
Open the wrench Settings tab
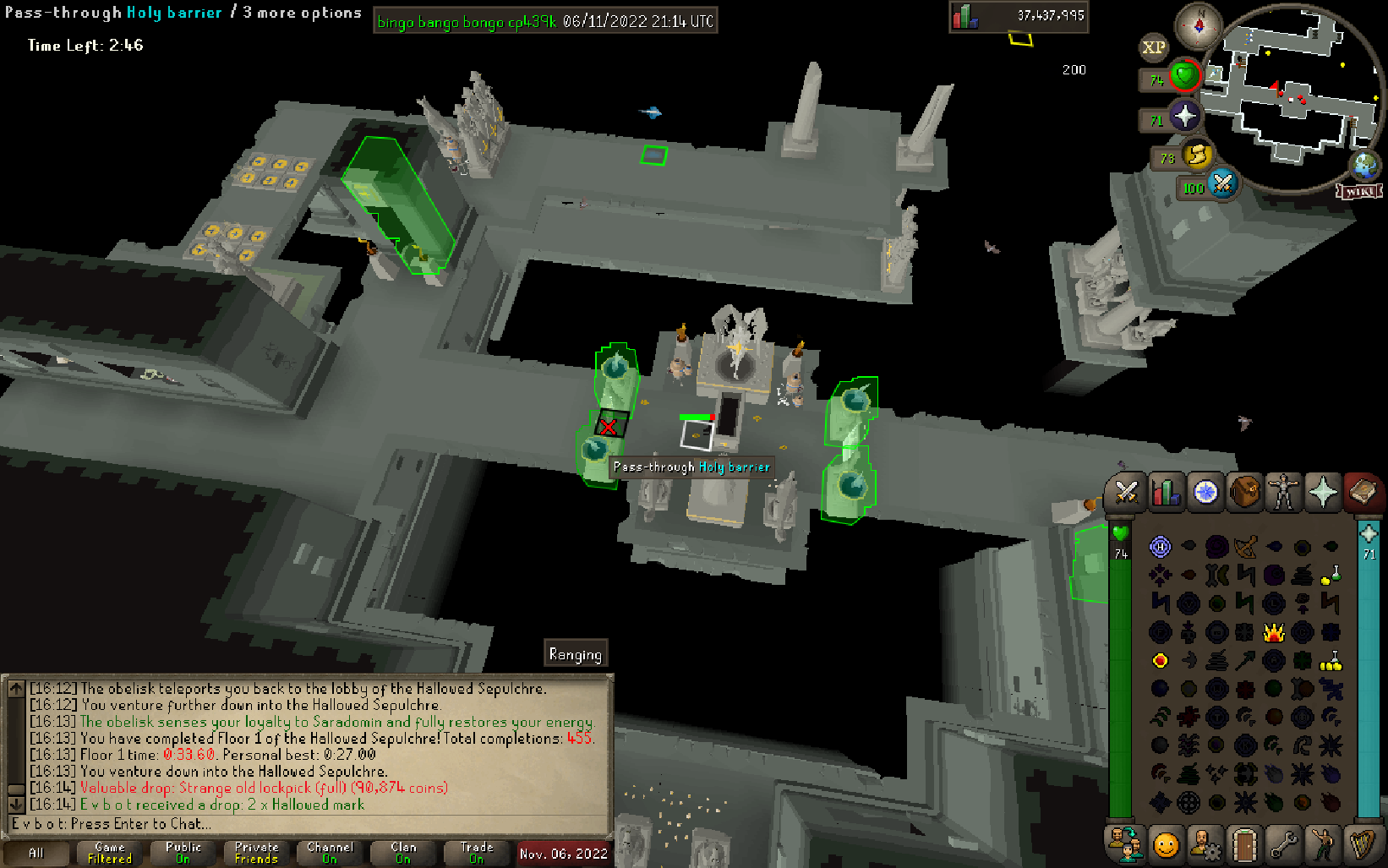(1284, 844)
